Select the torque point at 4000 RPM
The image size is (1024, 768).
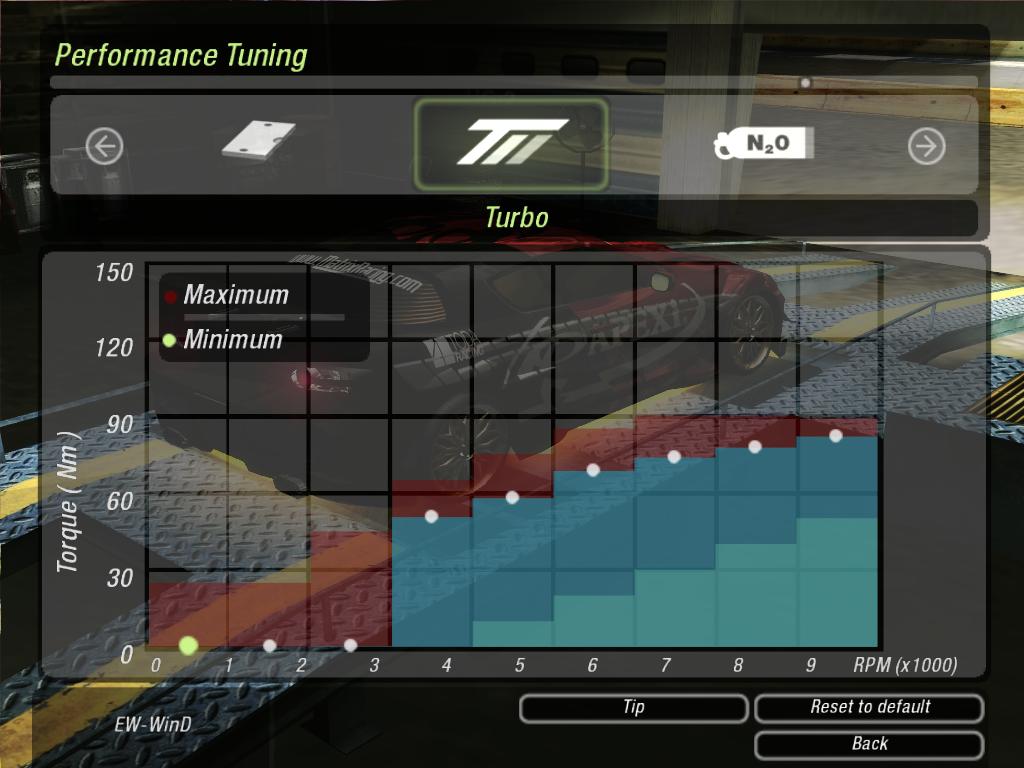pos(432,516)
